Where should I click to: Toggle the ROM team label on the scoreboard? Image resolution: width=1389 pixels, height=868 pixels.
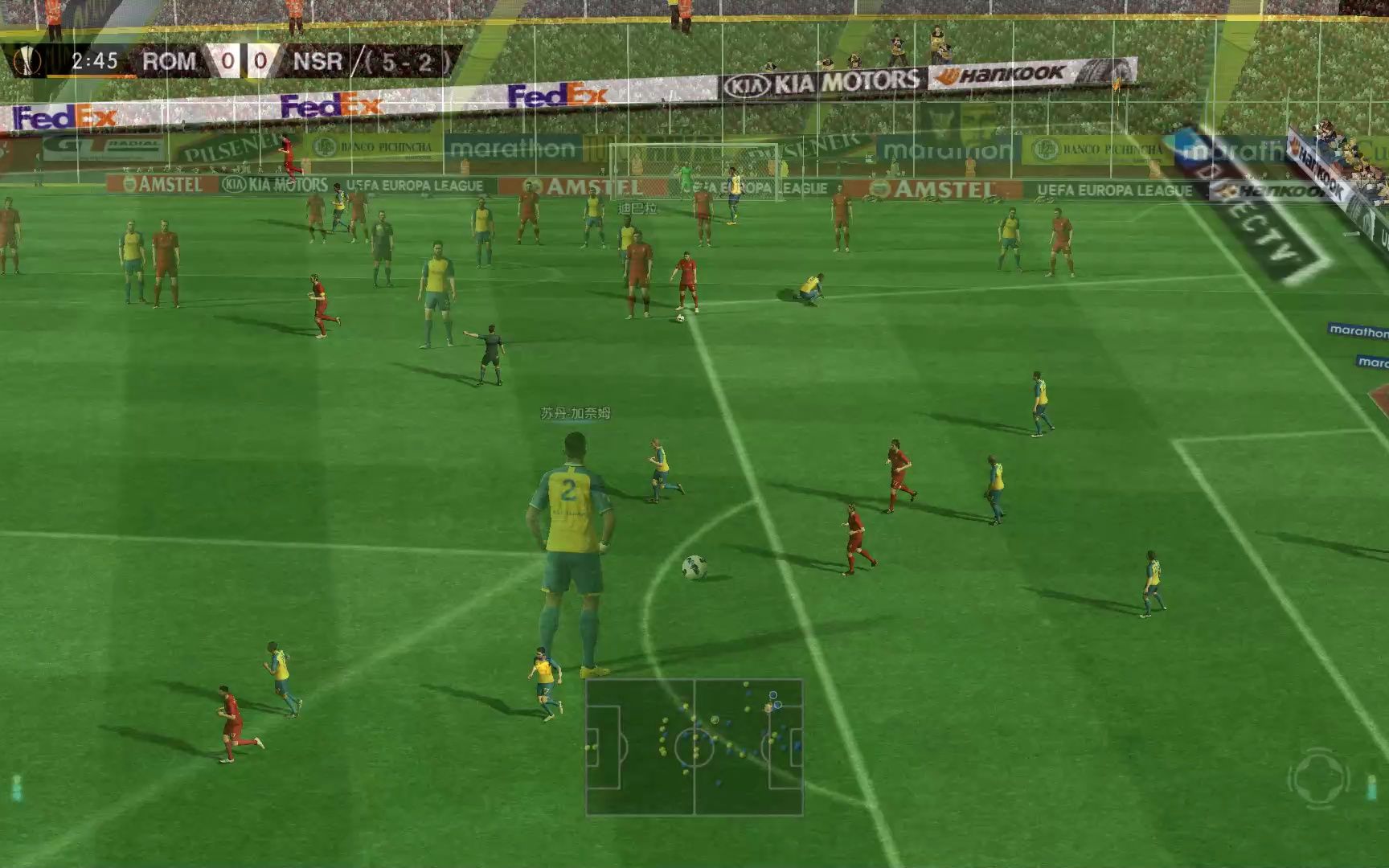[169, 59]
